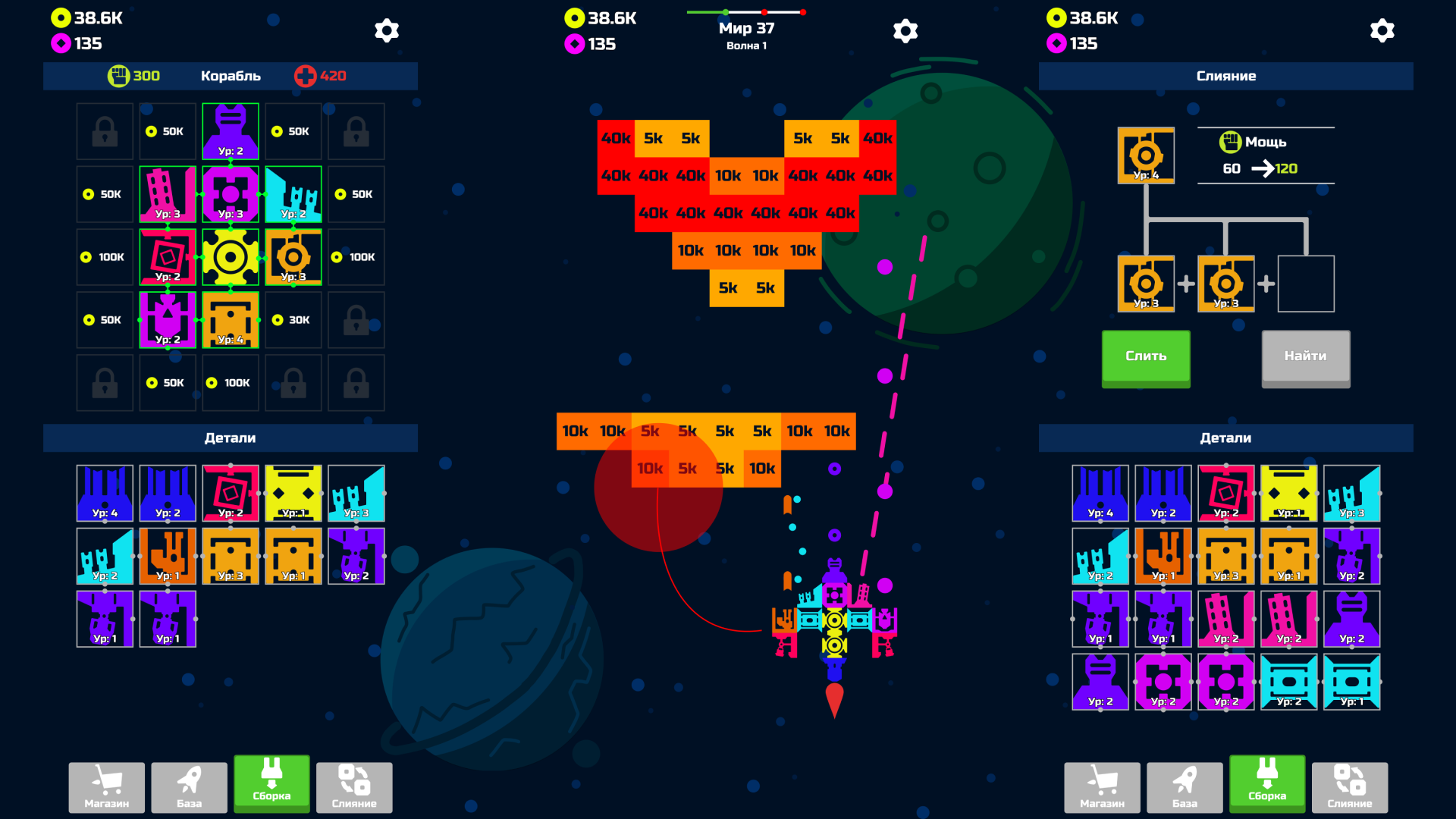Click the Мощь power fist icon
Viewport: 1456px width, 819px height.
[1229, 141]
